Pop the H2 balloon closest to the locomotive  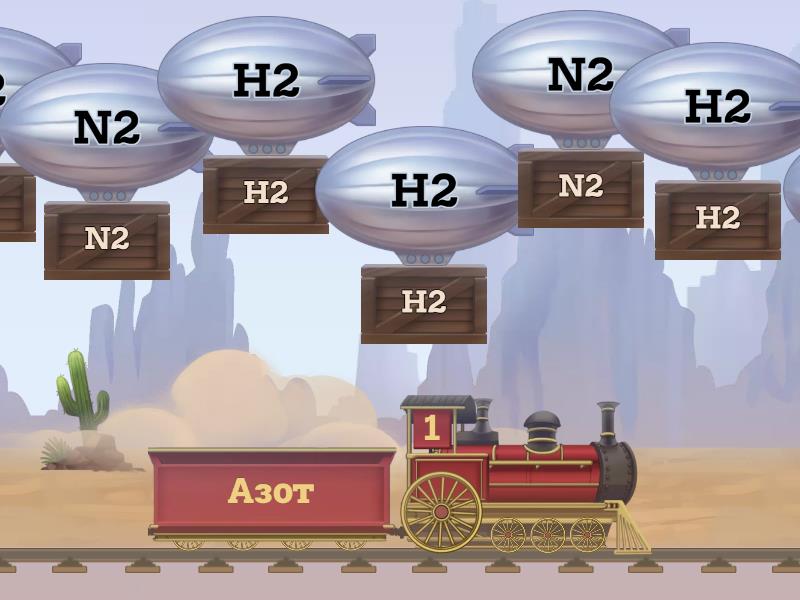pyautogui.click(x=423, y=190)
